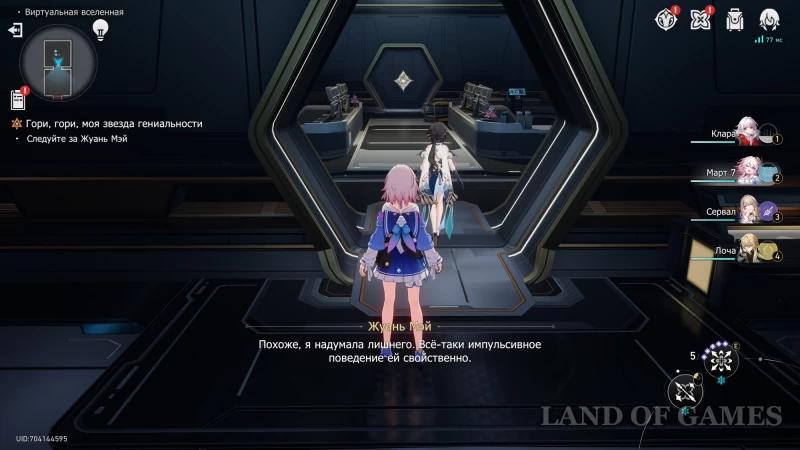Switch to party member Клара
800x450 pixels.
(x=748, y=133)
